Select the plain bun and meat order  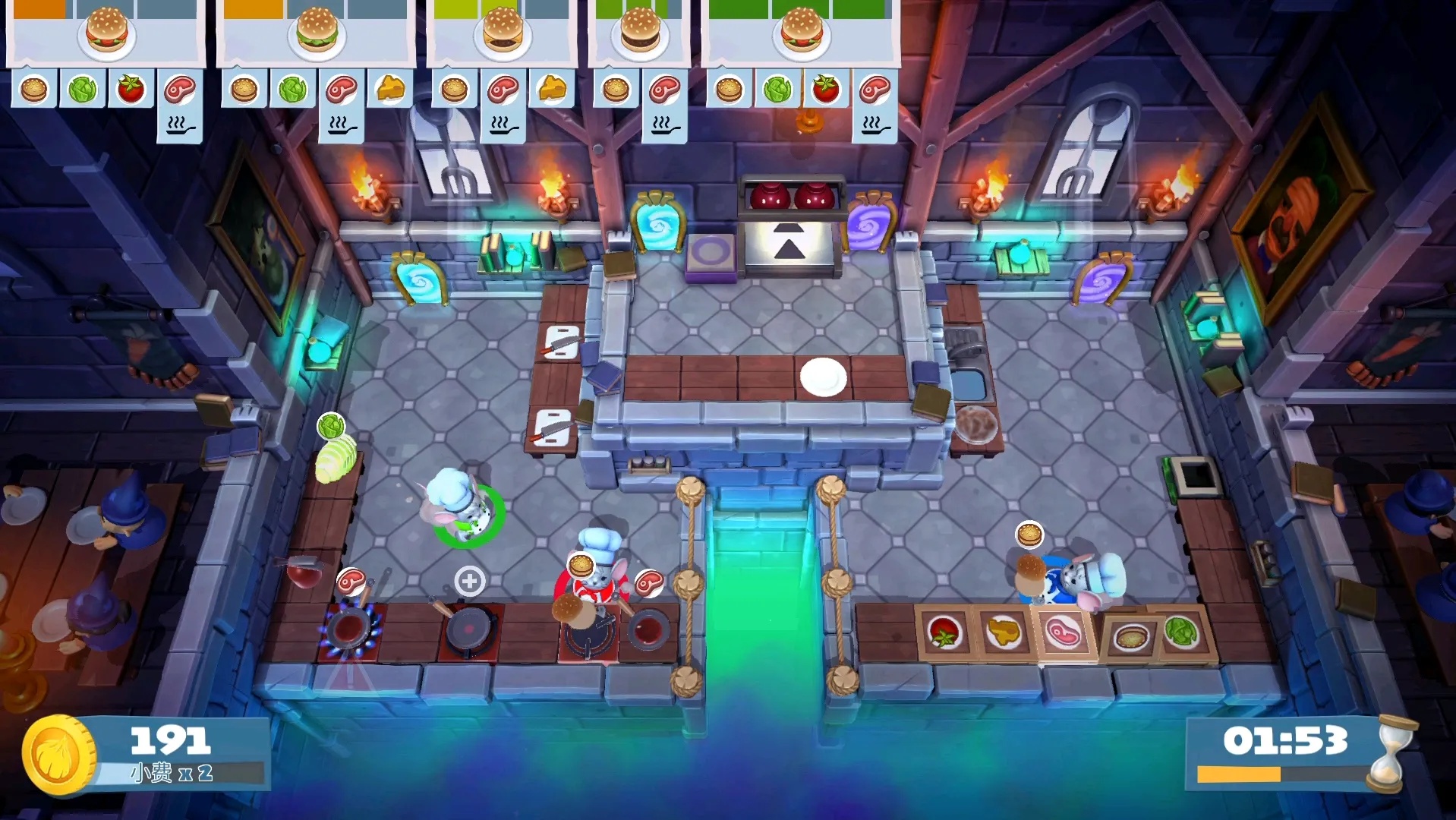point(640,34)
